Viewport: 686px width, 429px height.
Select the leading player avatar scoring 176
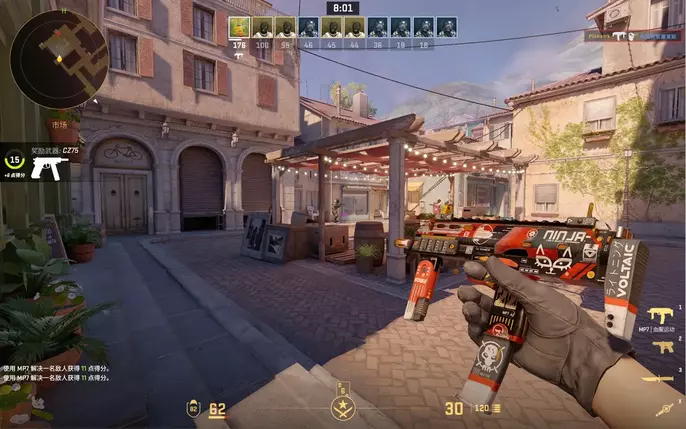[239, 27]
